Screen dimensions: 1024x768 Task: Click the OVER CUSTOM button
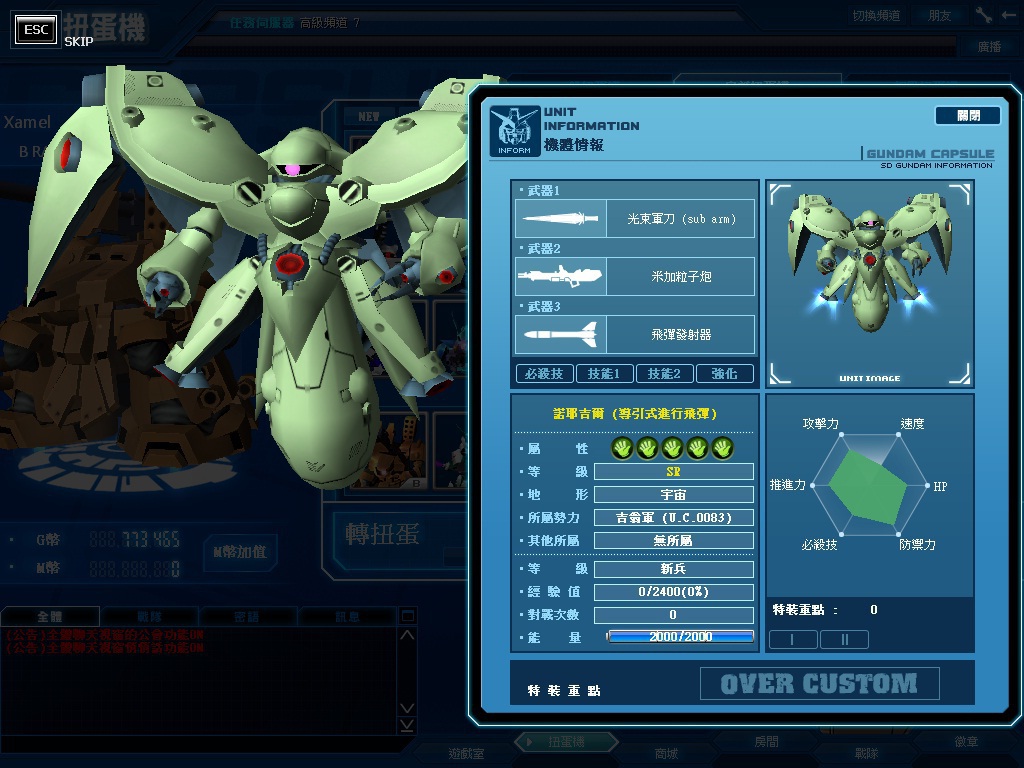tap(819, 684)
